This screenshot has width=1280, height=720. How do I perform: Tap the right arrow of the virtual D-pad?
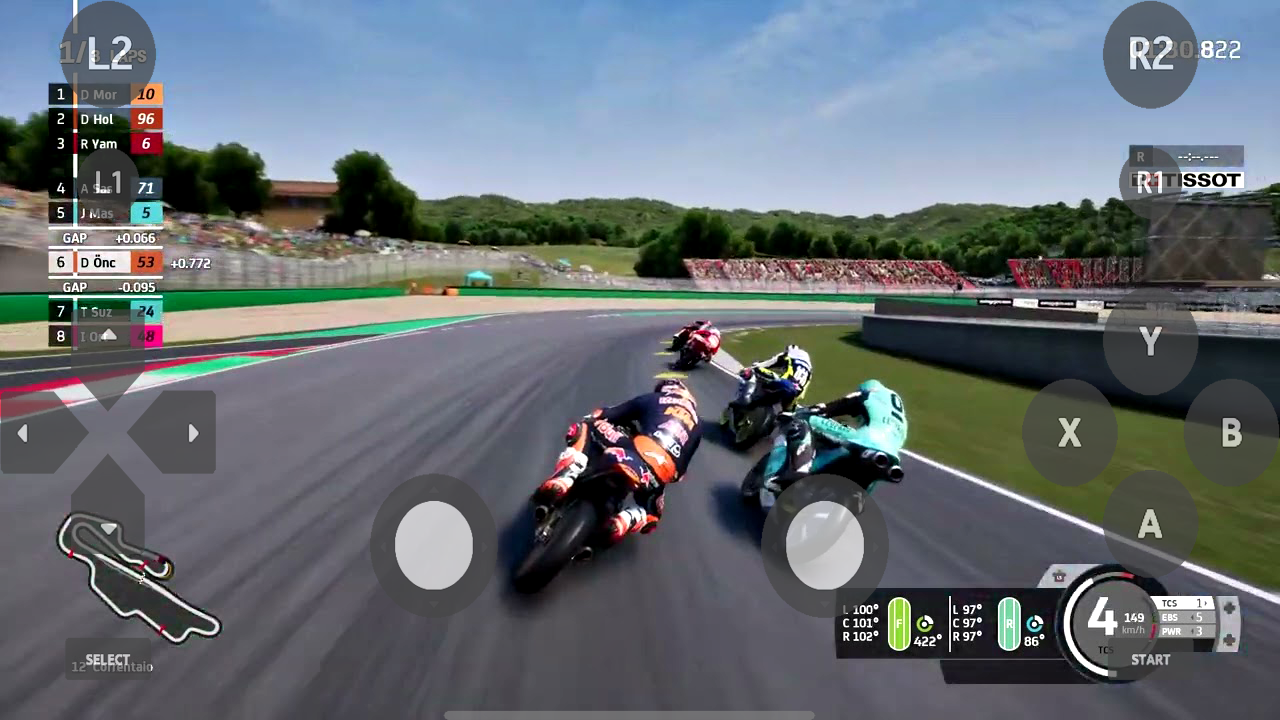[x=193, y=432]
